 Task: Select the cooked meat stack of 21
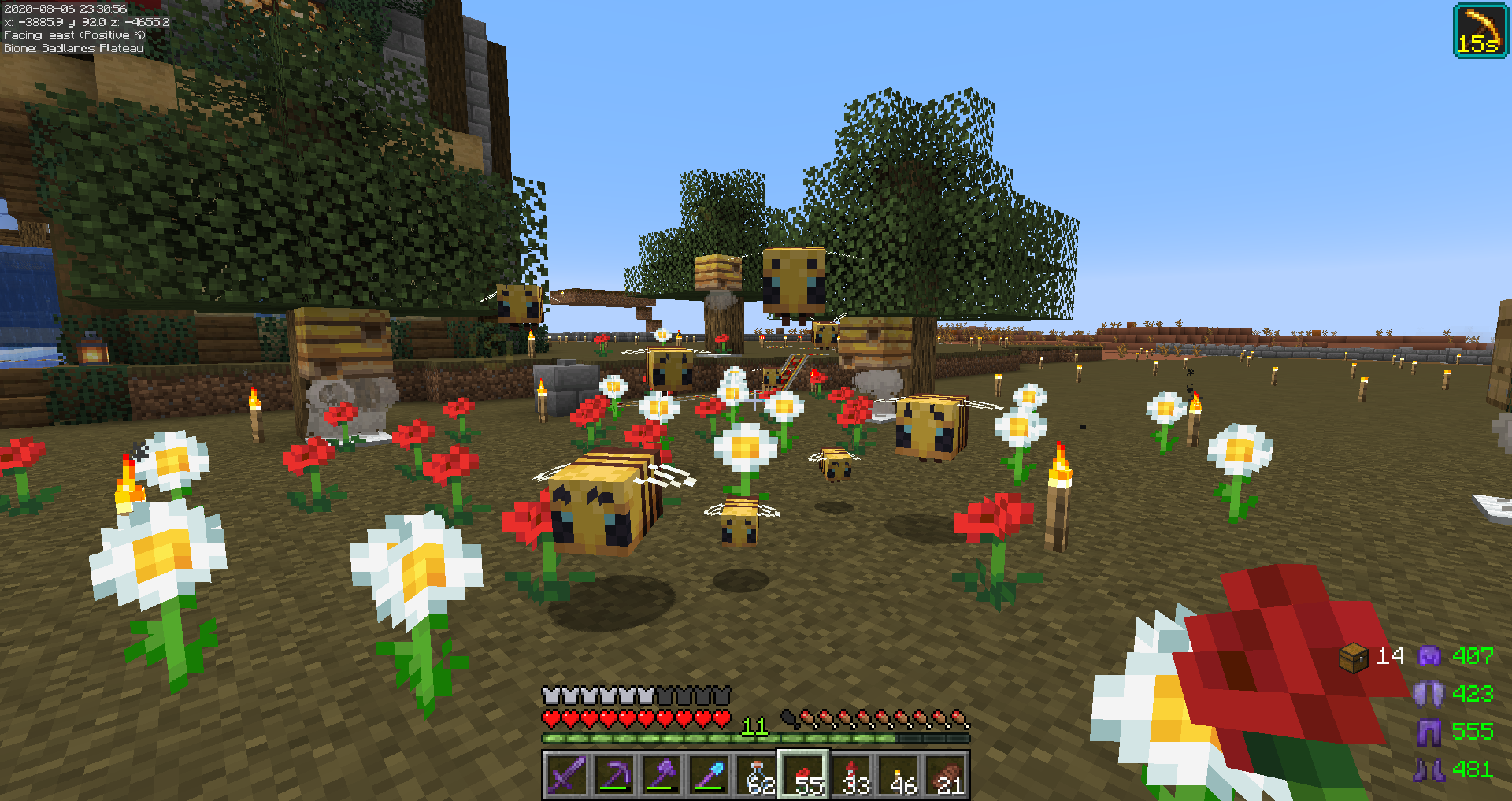947,775
